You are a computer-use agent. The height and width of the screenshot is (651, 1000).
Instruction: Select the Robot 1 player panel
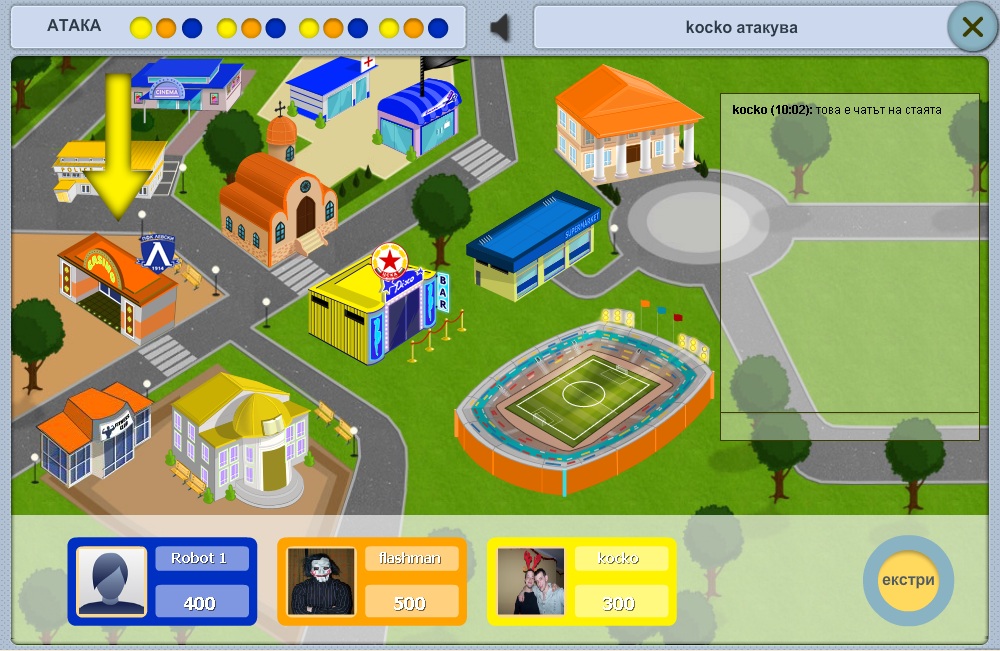[162, 581]
